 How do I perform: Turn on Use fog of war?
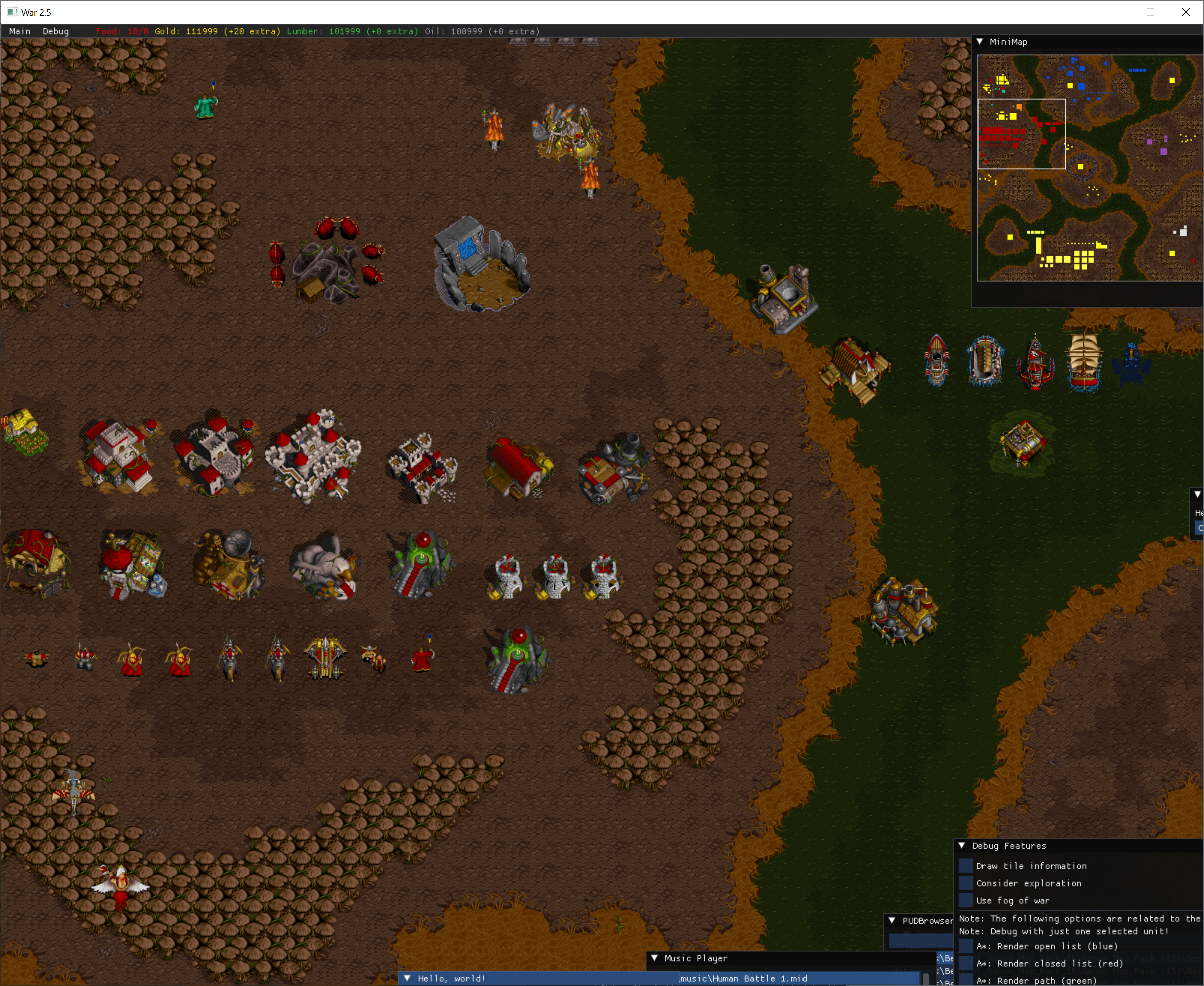coord(966,901)
